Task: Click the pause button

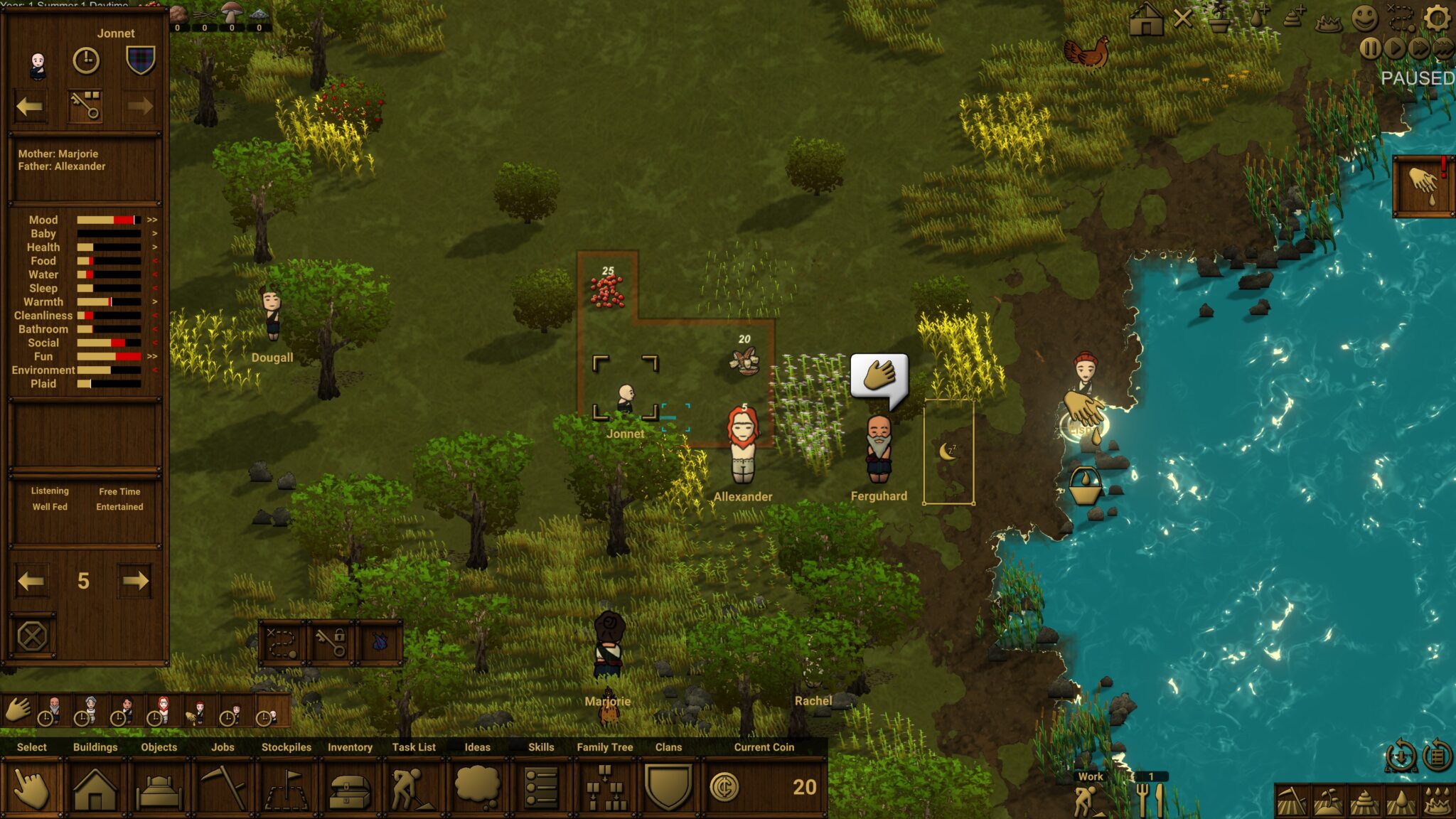Action: [x=1370, y=48]
